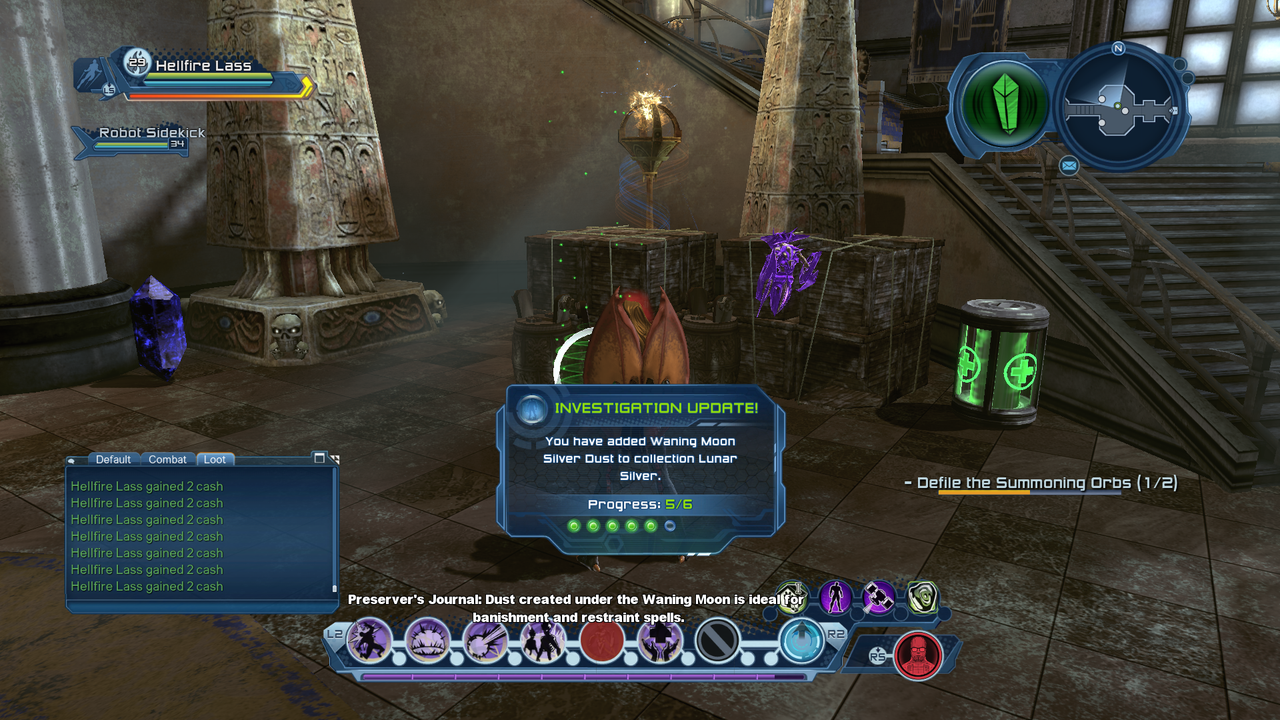Select the Loot chat tab
This screenshot has width=1280, height=720.
click(x=215, y=459)
